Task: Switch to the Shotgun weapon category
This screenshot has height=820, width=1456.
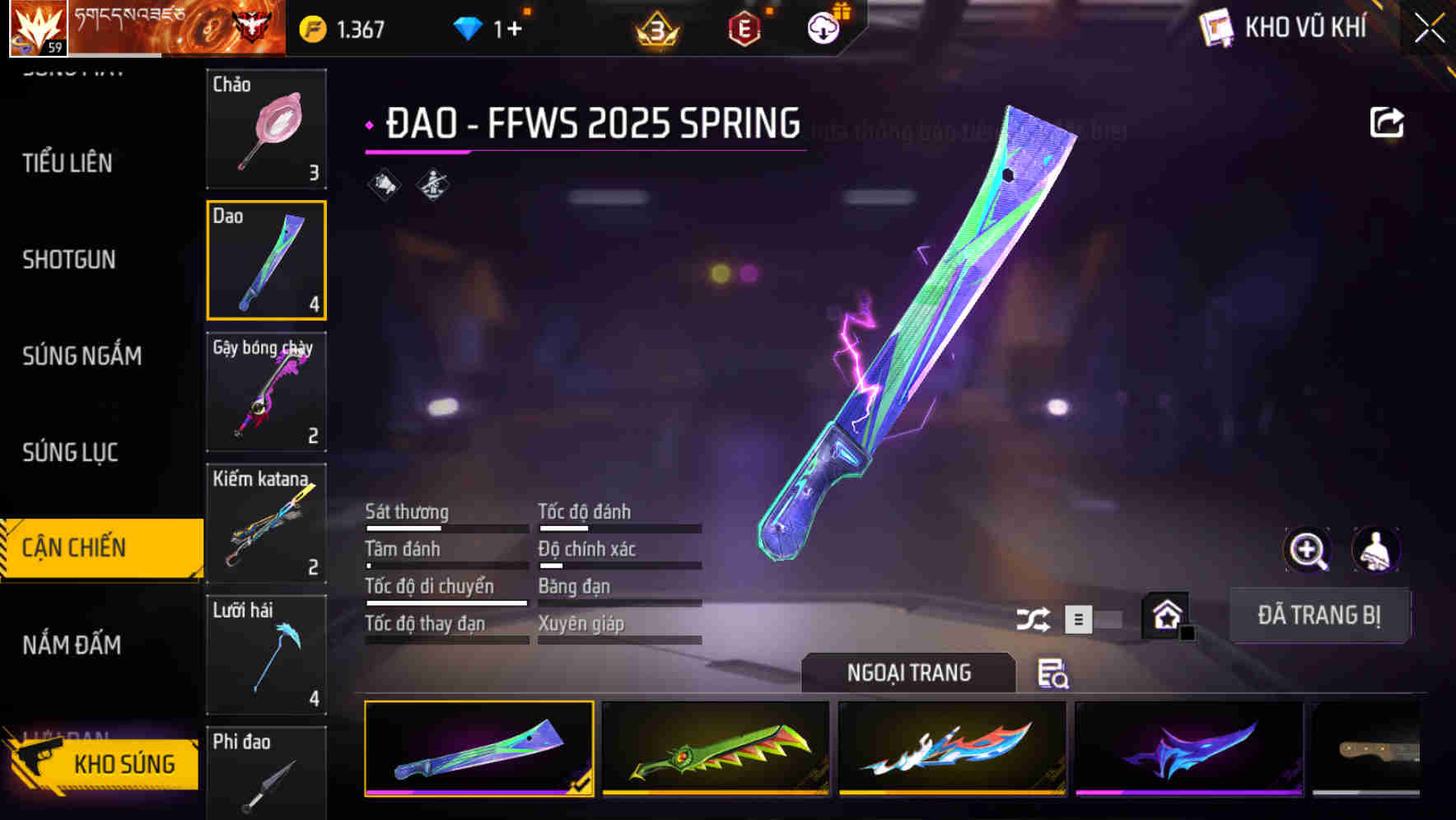Action: coord(70,260)
